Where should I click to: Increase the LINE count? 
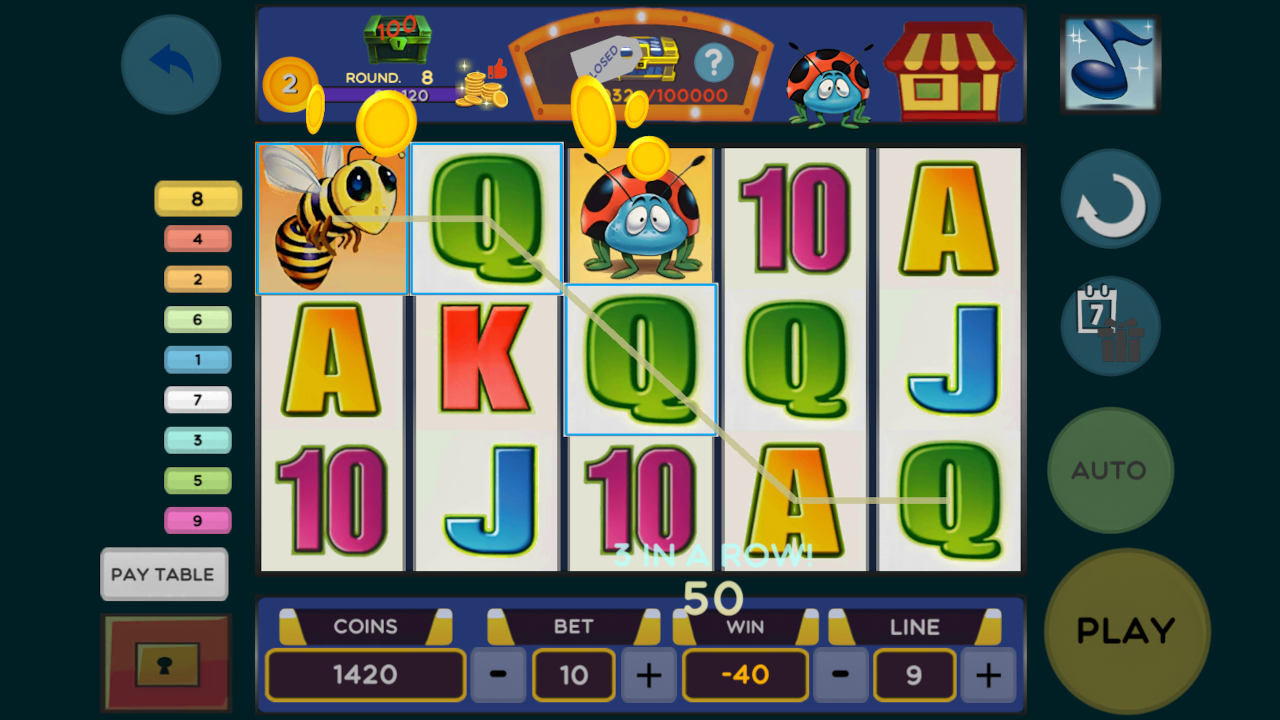[x=988, y=675]
